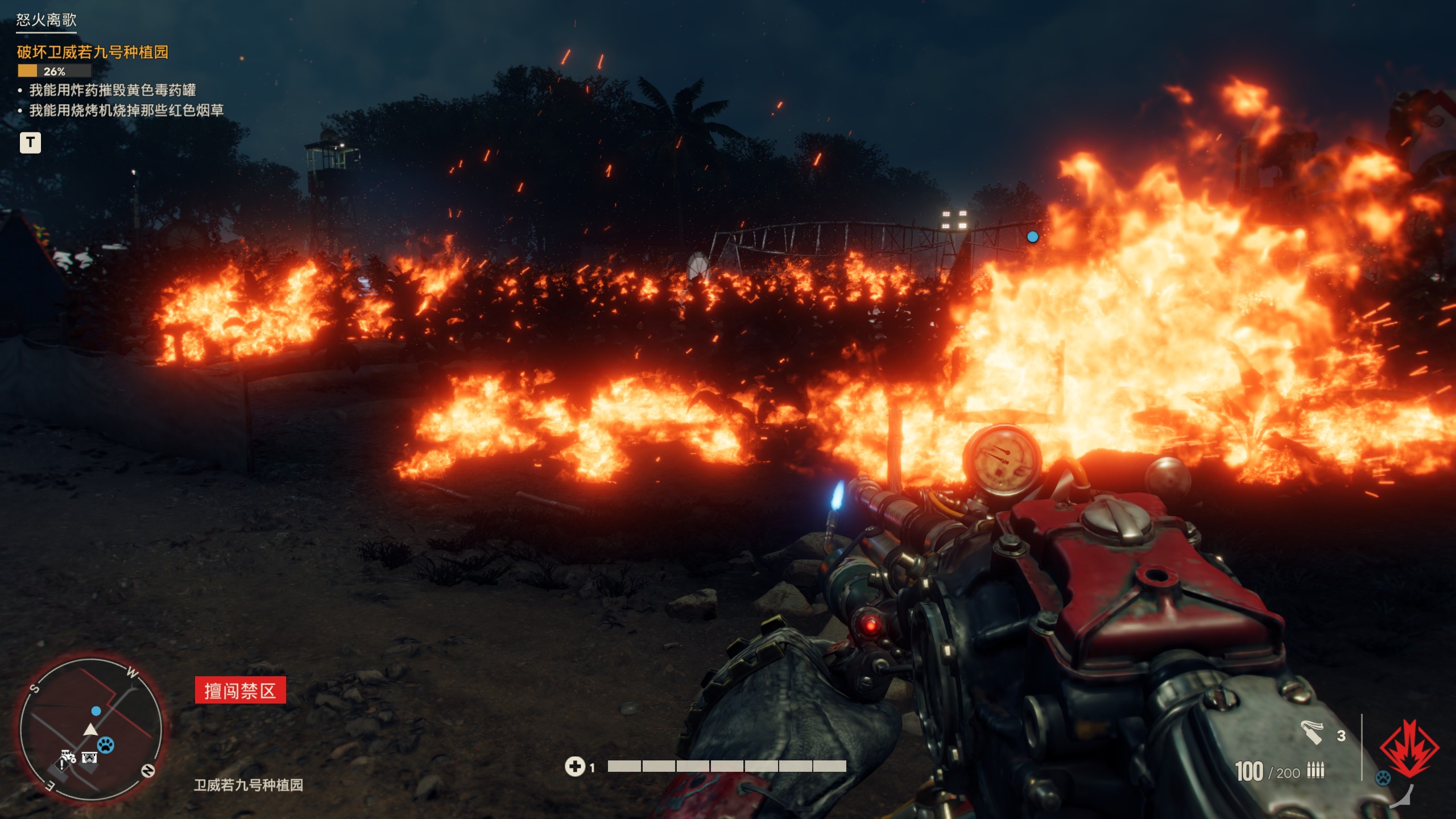Click the blue waypoint dot above the flames
The width and height of the screenshot is (1456, 819).
[x=1032, y=238]
